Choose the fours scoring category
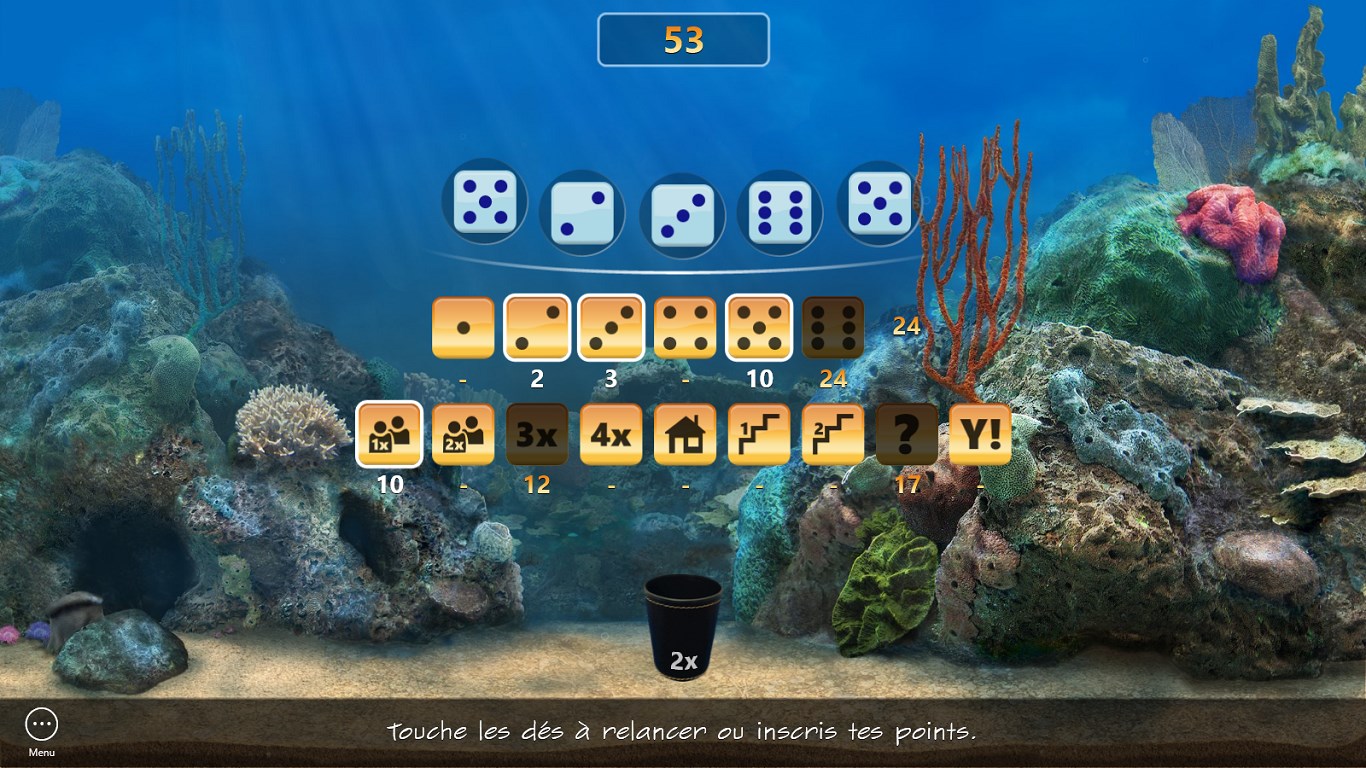The height and width of the screenshot is (768, 1366). pyautogui.click(x=685, y=328)
